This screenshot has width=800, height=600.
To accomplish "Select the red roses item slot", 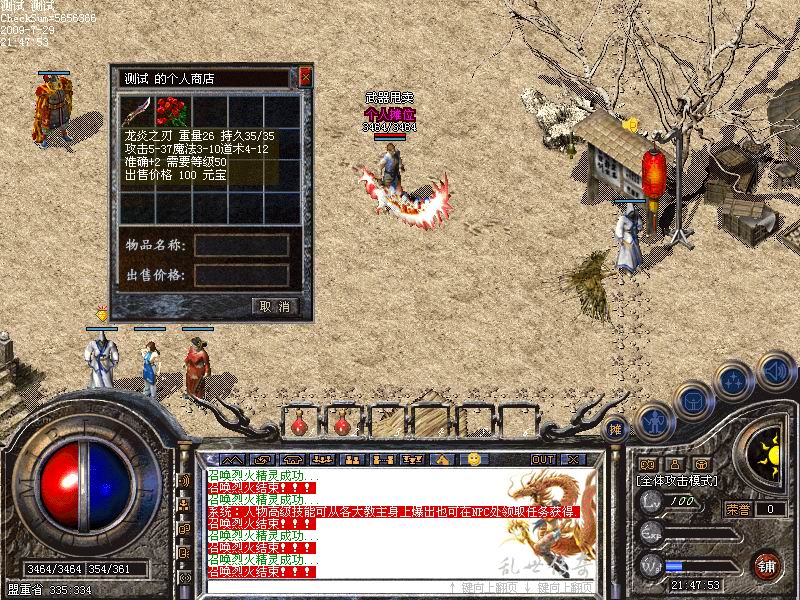I will click(173, 109).
